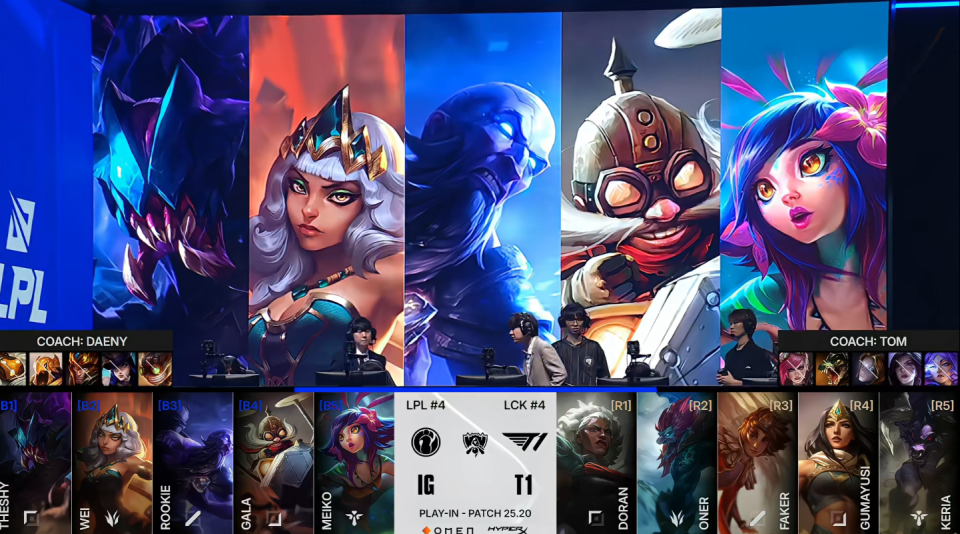Choose Rookie's B3 pick slot

pyautogui.click(x=193, y=462)
